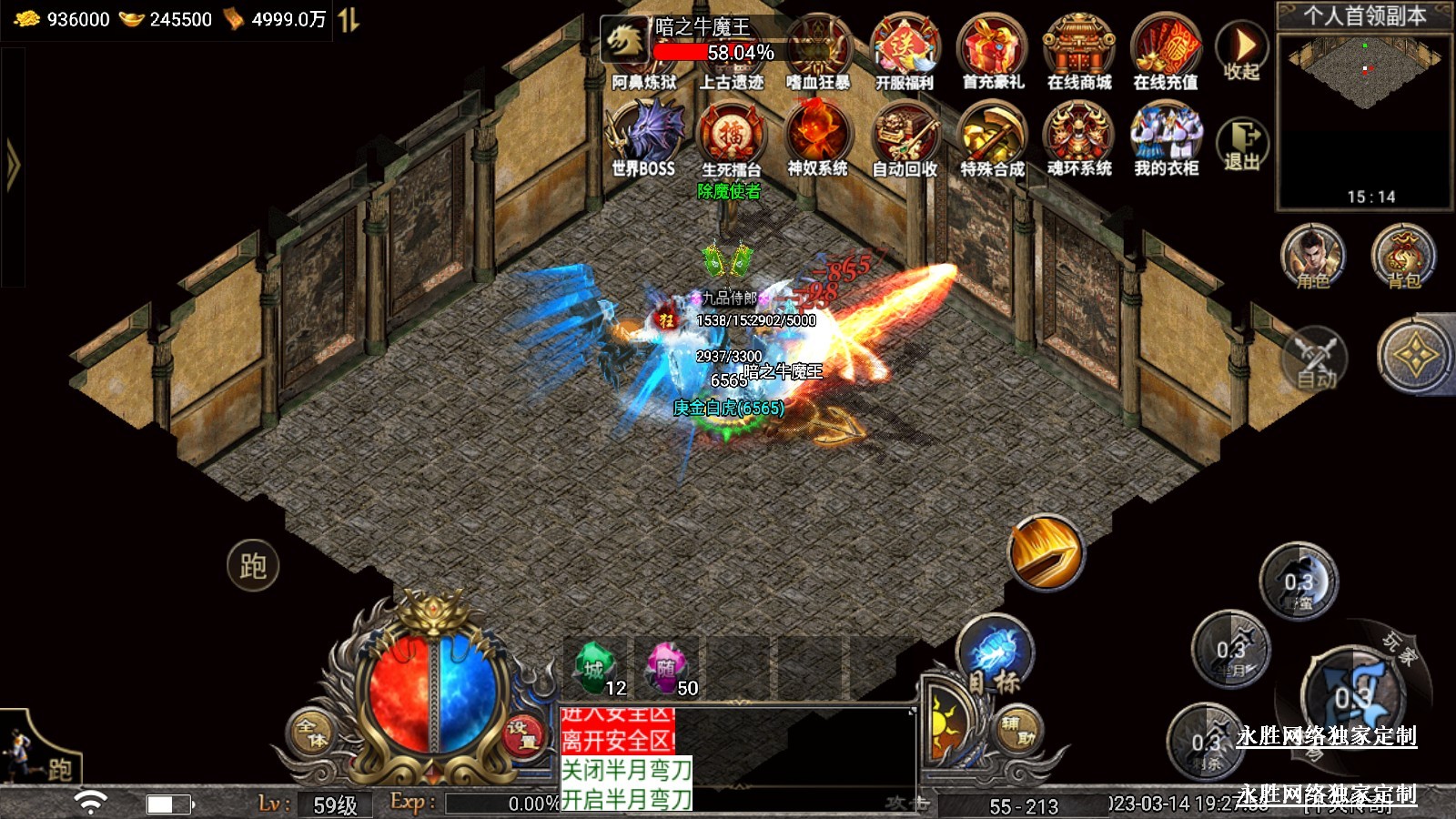This screenshot has width=1456, height=819.
Task: Open the 在线商城 shop
Action: [x=1079, y=50]
